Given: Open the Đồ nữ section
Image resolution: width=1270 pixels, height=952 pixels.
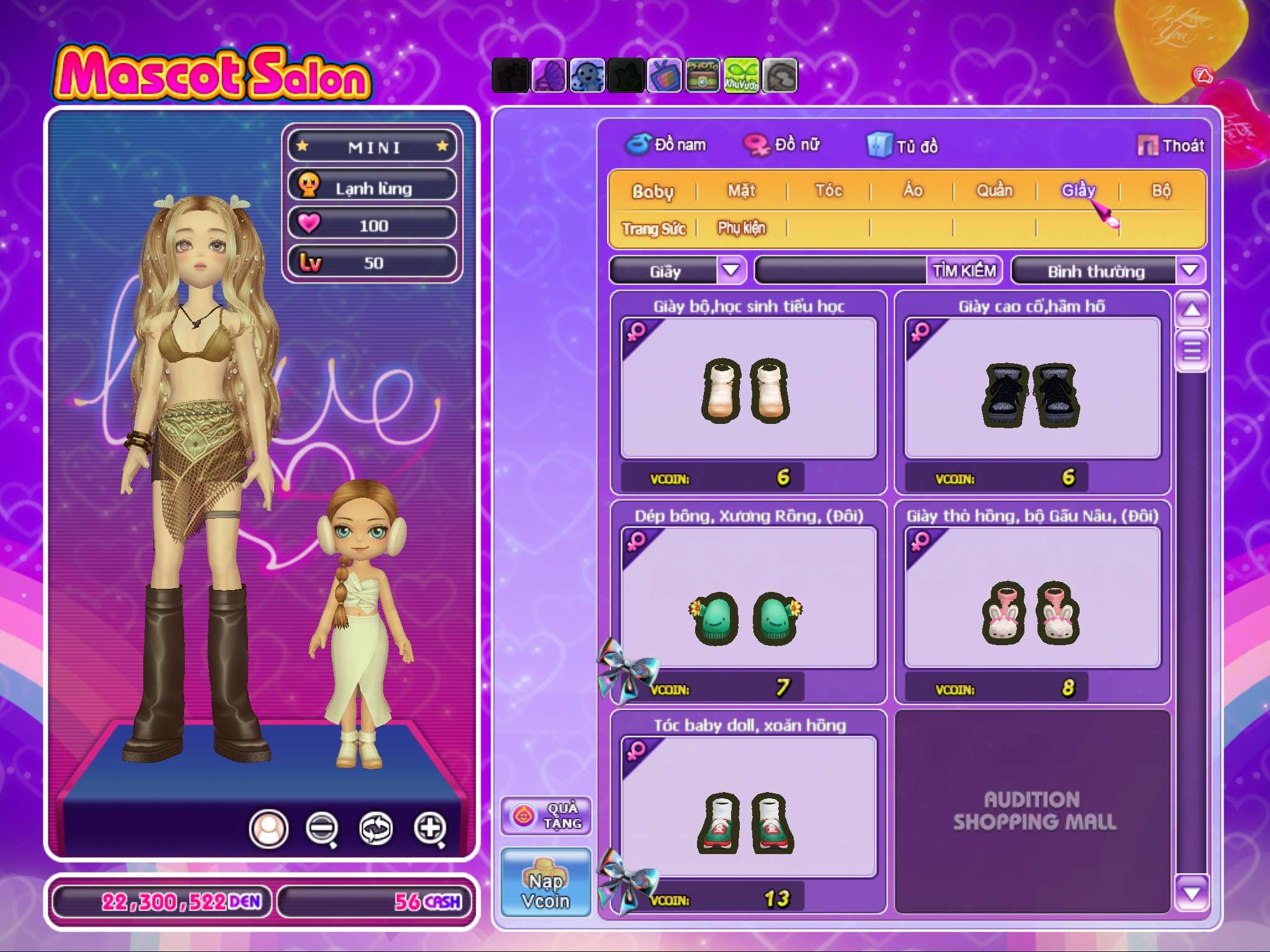Looking at the screenshot, I should click(x=783, y=145).
